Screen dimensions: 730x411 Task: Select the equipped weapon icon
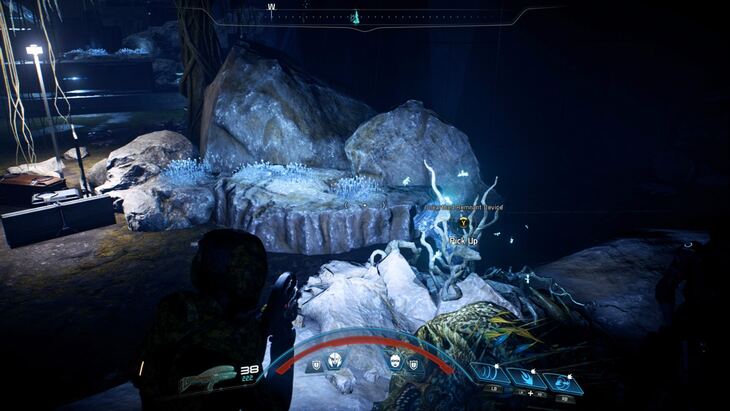point(208,378)
